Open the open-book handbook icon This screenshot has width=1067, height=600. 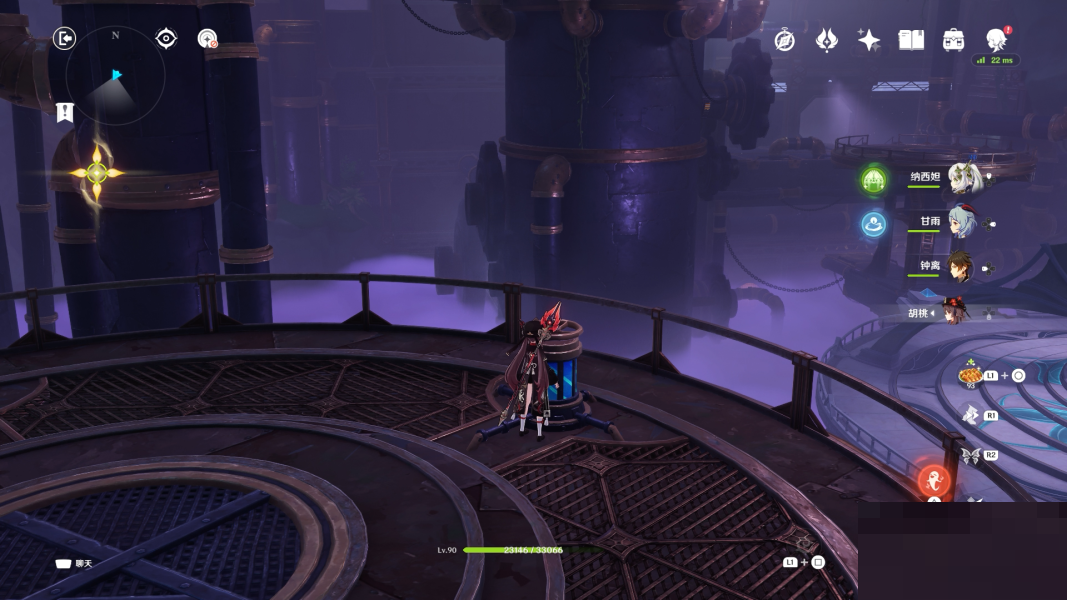click(911, 40)
